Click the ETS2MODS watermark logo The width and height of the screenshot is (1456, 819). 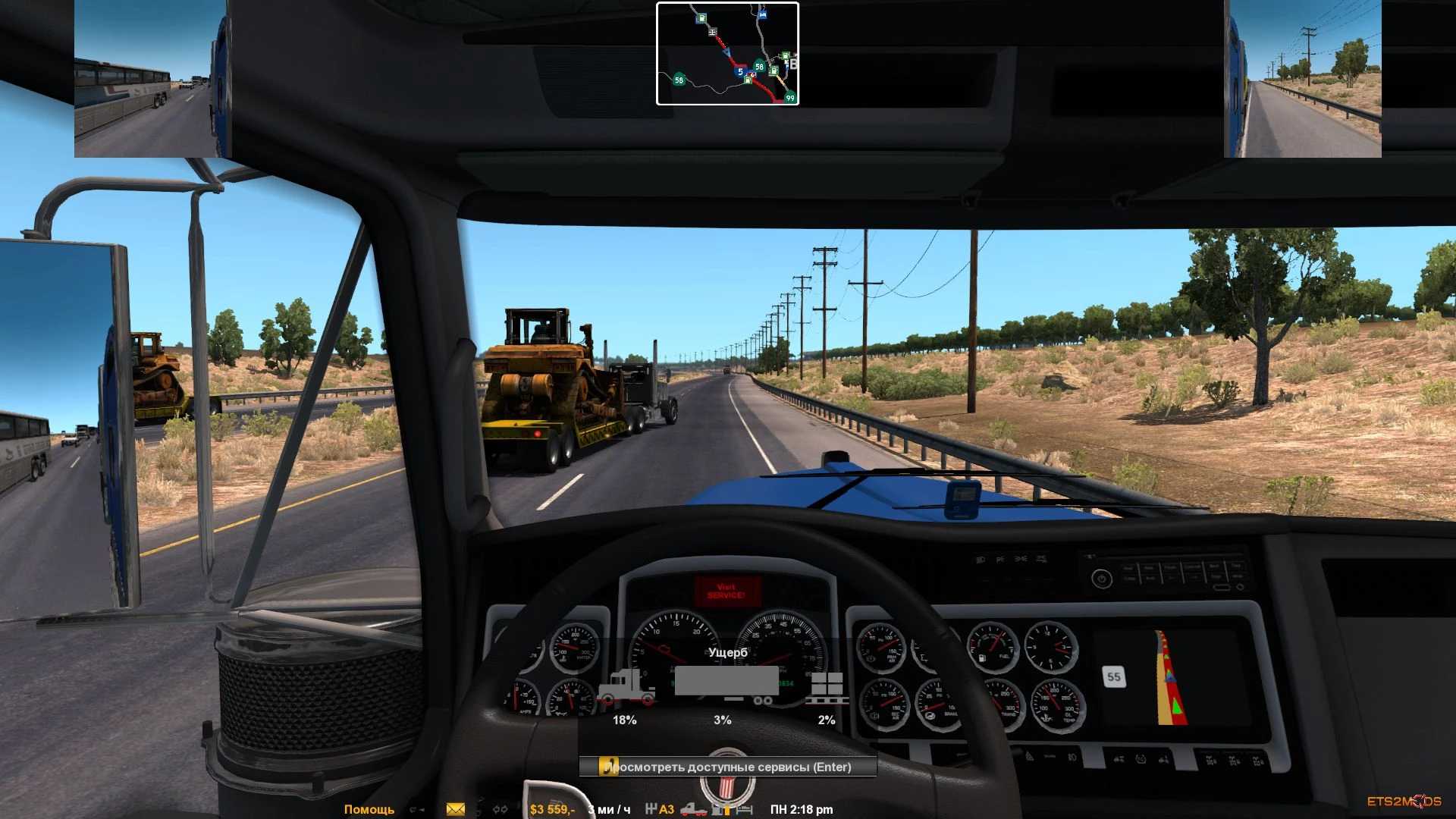click(1404, 802)
